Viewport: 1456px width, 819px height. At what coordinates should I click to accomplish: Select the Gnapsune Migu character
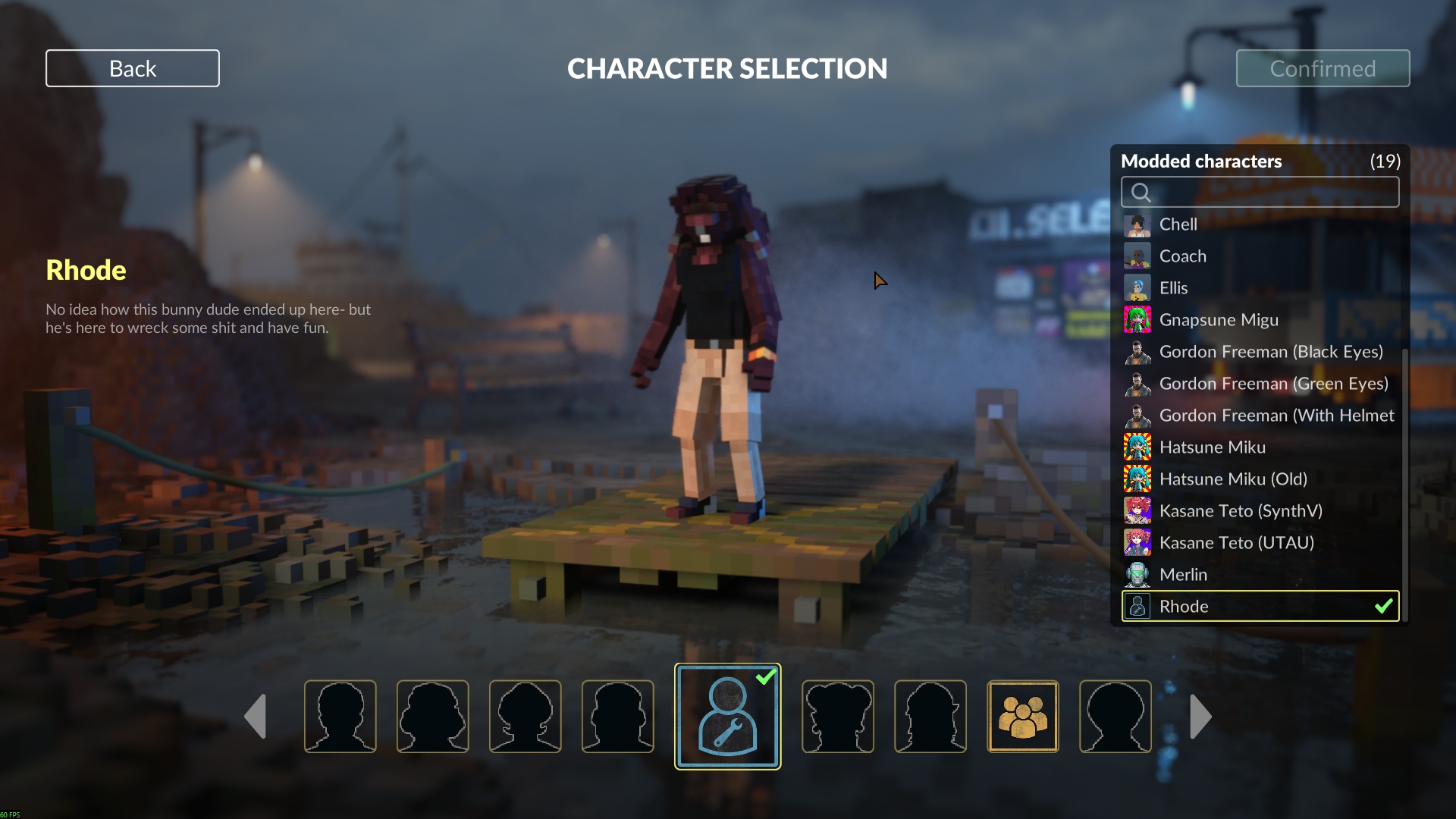tap(1218, 320)
